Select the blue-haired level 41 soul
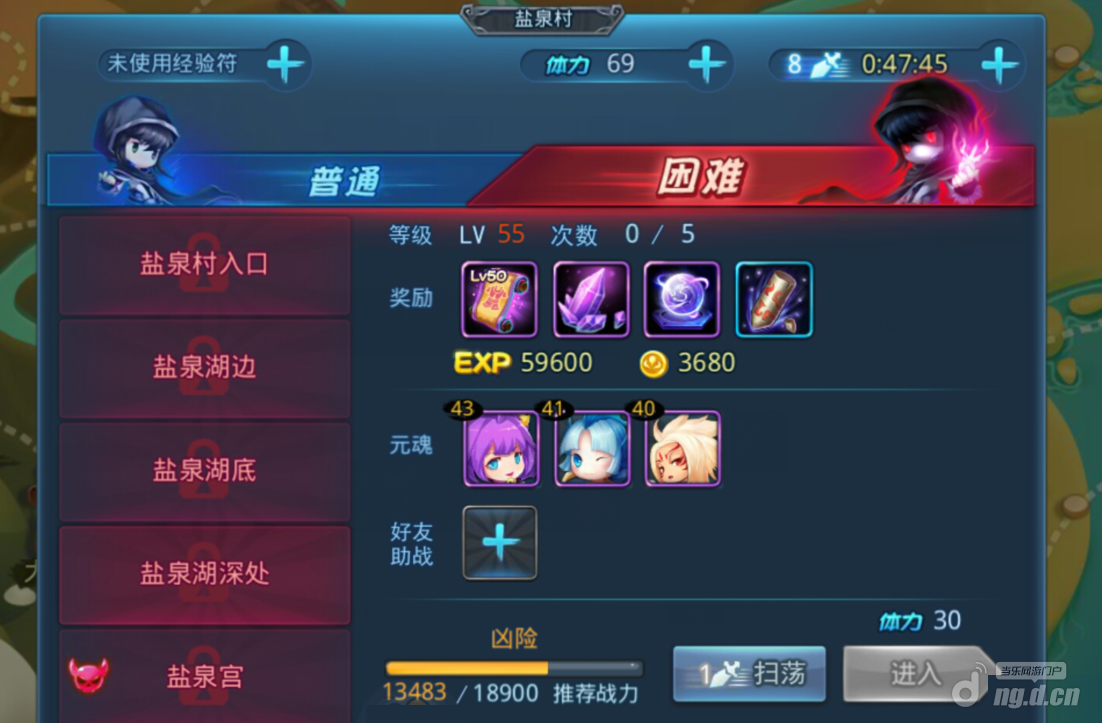 coord(592,449)
